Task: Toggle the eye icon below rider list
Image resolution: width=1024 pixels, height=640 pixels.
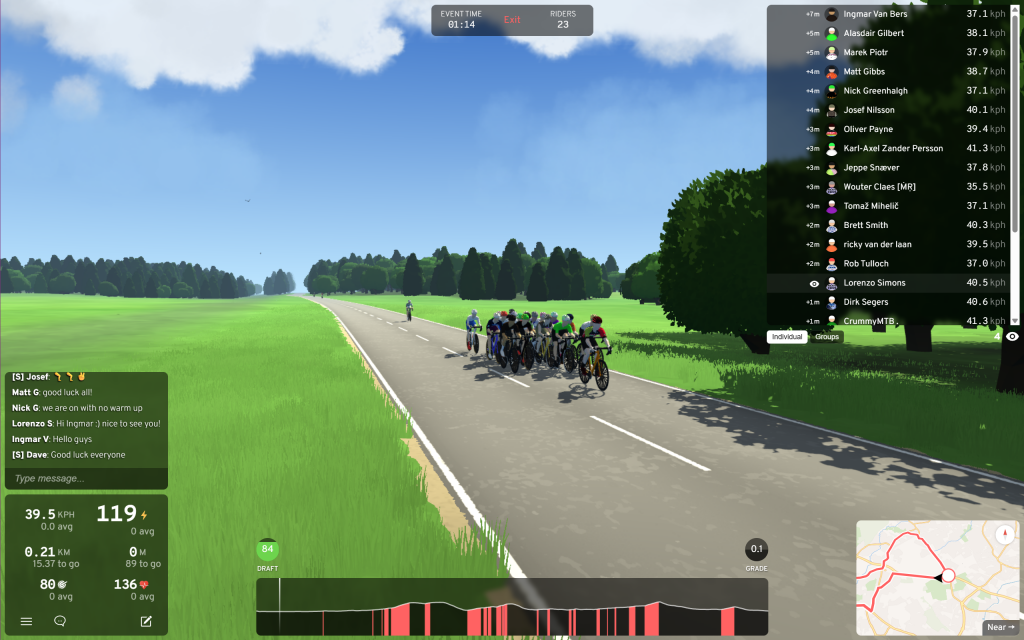Action: click(x=1012, y=337)
